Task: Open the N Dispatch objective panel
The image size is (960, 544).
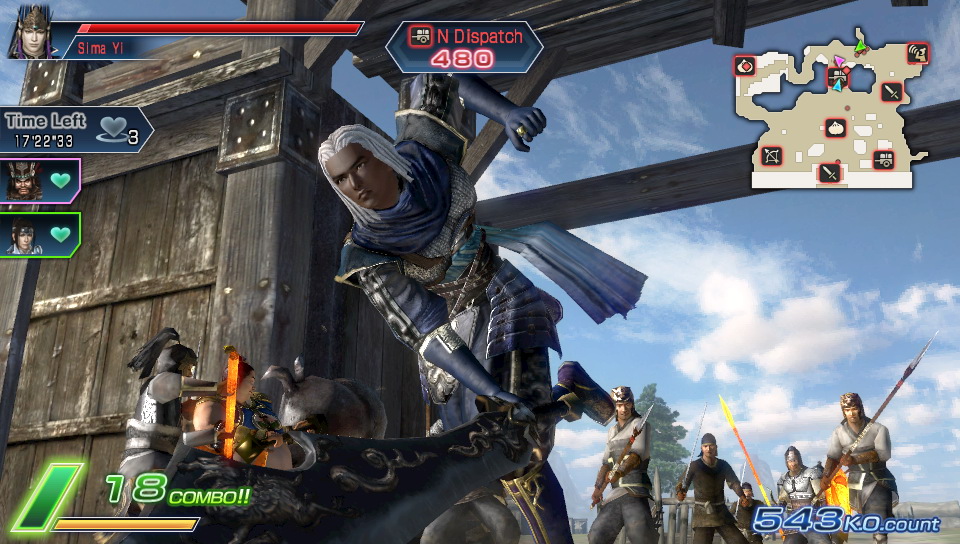Action: click(x=463, y=46)
